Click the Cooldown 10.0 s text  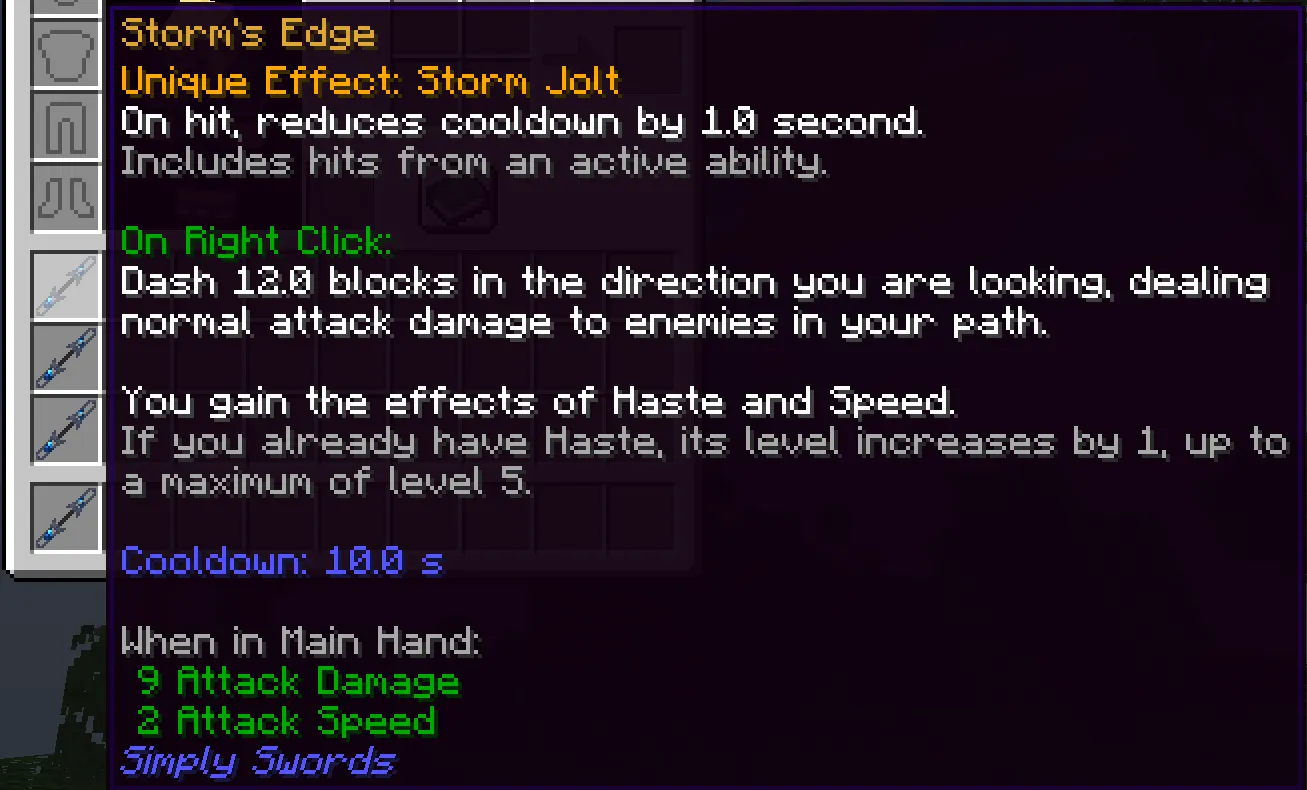(282, 561)
